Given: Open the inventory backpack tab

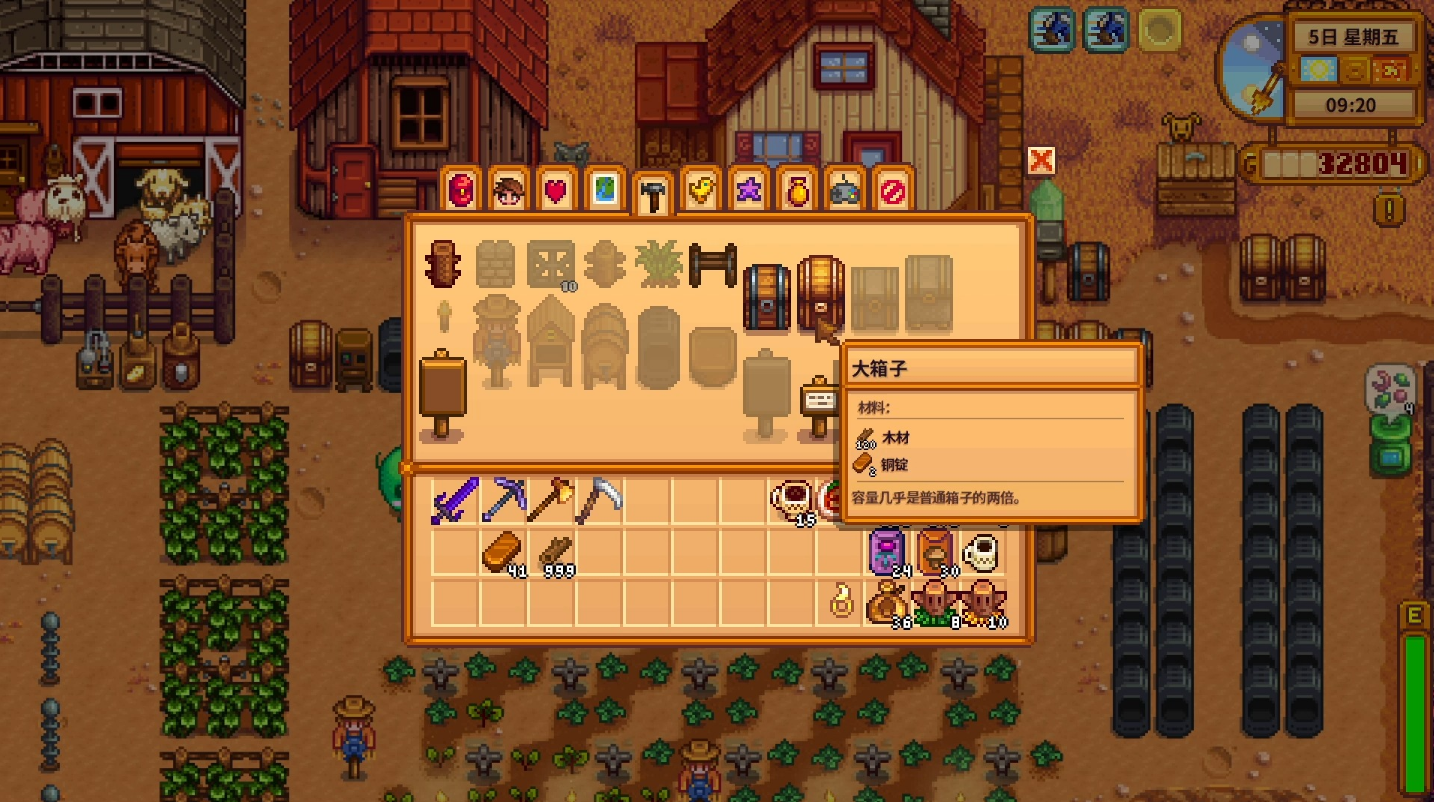Looking at the screenshot, I should 461,190.
